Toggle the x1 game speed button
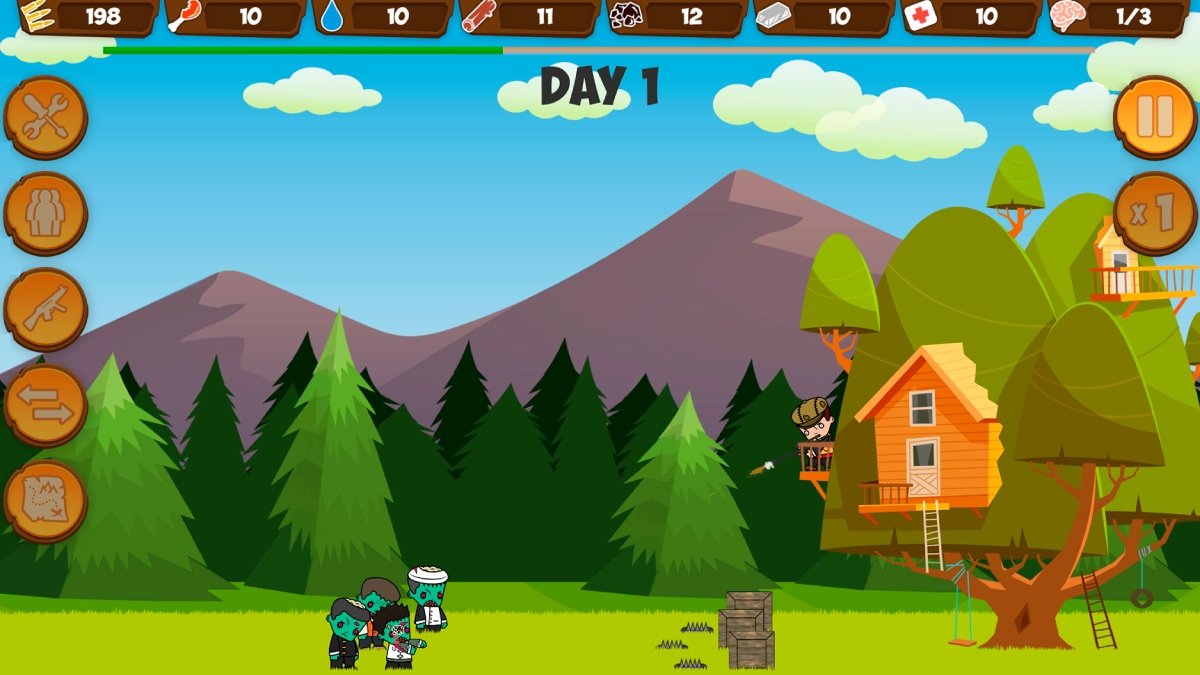Image resolution: width=1200 pixels, height=675 pixels. [1154, 213]
